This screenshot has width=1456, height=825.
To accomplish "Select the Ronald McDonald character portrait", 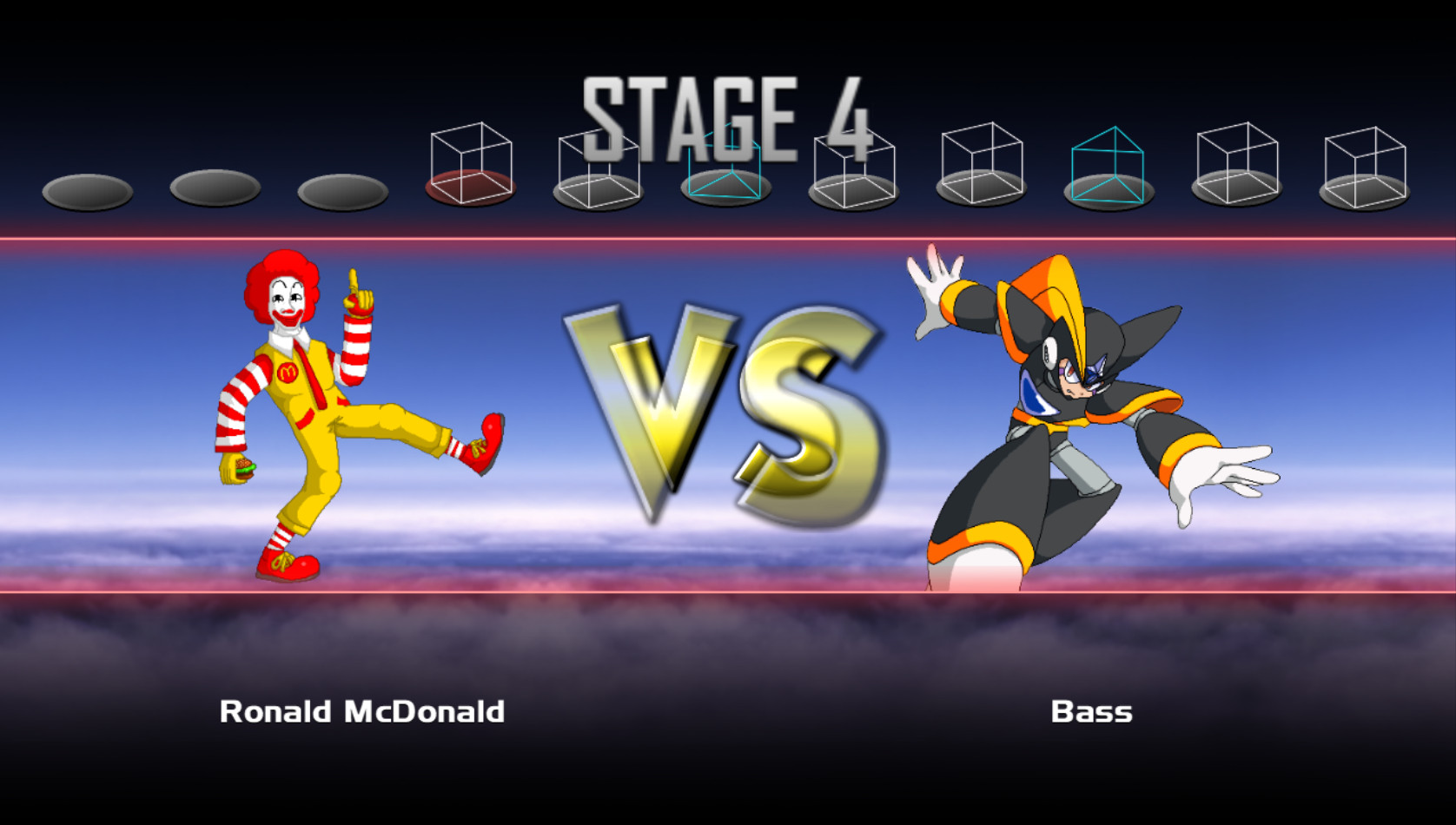I will pyautogui.click(x=347, y=417).
